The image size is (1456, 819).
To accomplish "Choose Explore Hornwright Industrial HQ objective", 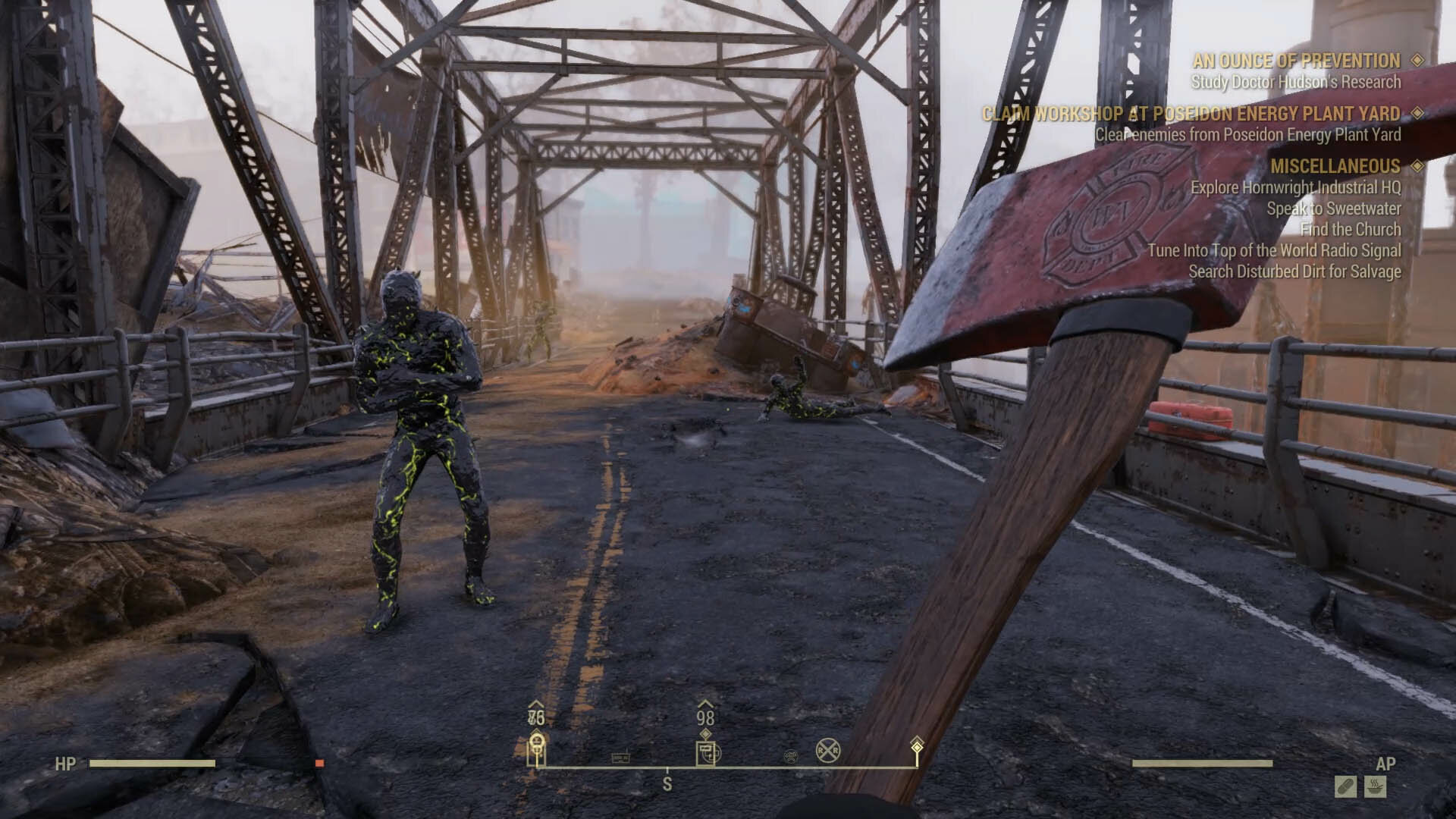I will coord(1295,187).
